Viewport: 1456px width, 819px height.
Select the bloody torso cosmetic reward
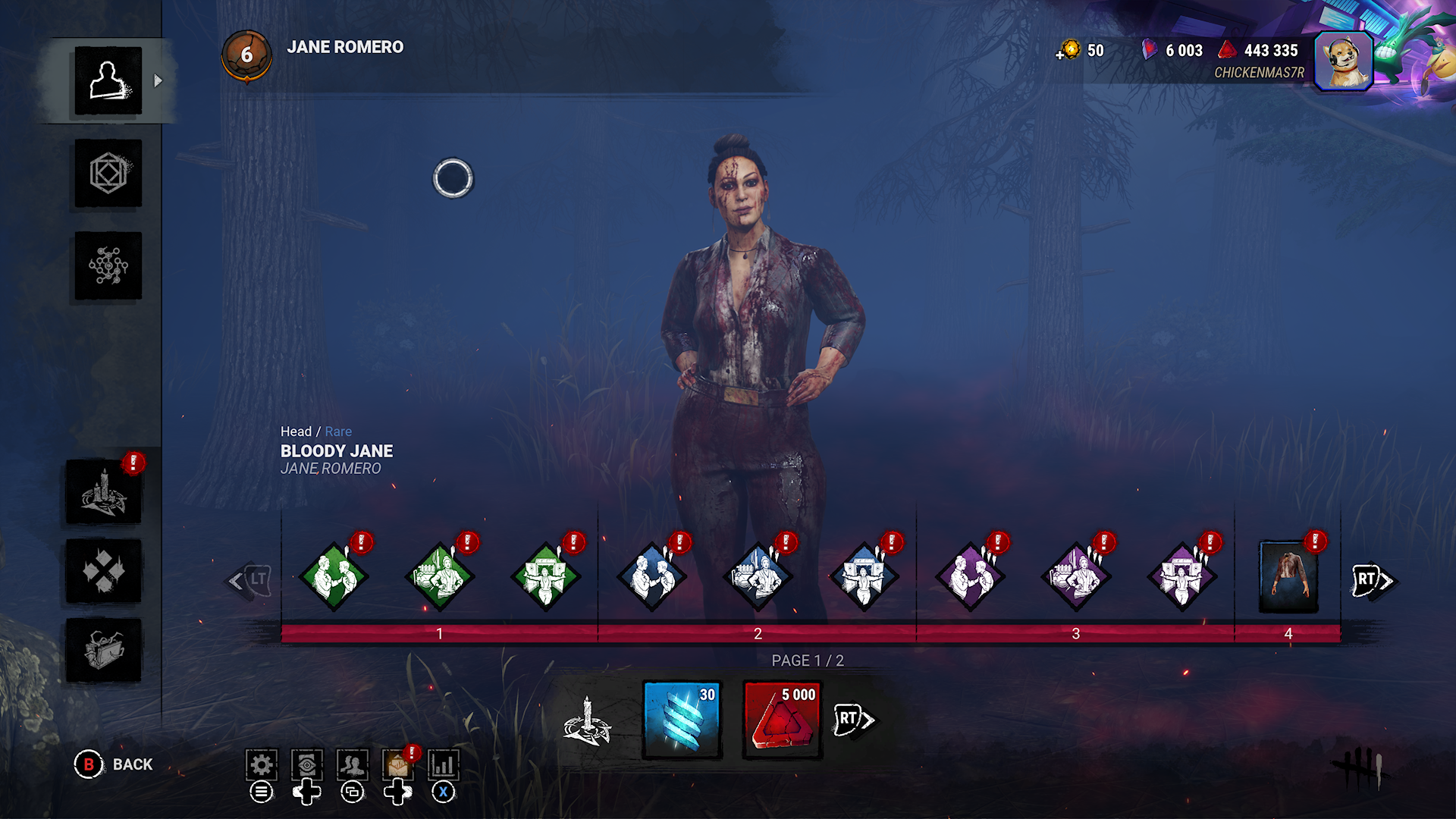click(1288, 577)
